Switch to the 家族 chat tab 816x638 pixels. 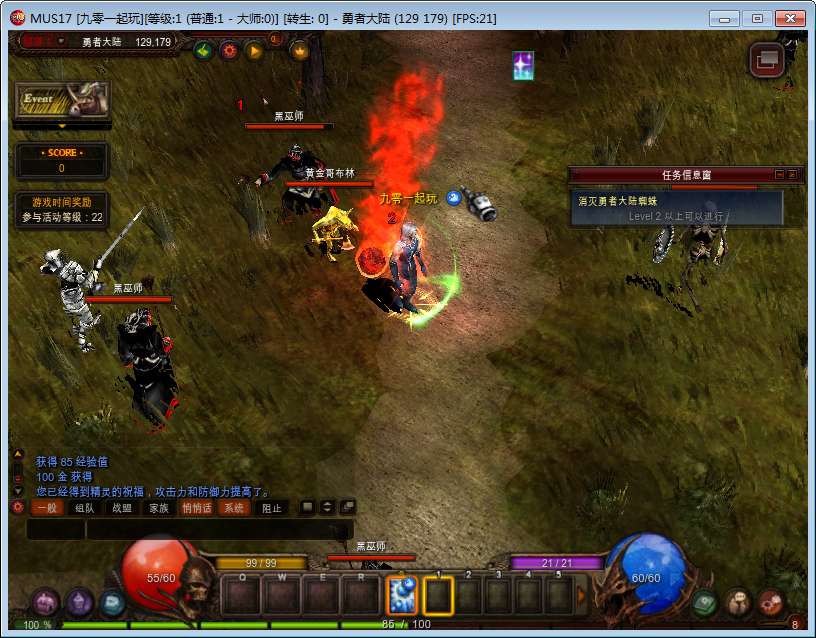click(159, 508)
